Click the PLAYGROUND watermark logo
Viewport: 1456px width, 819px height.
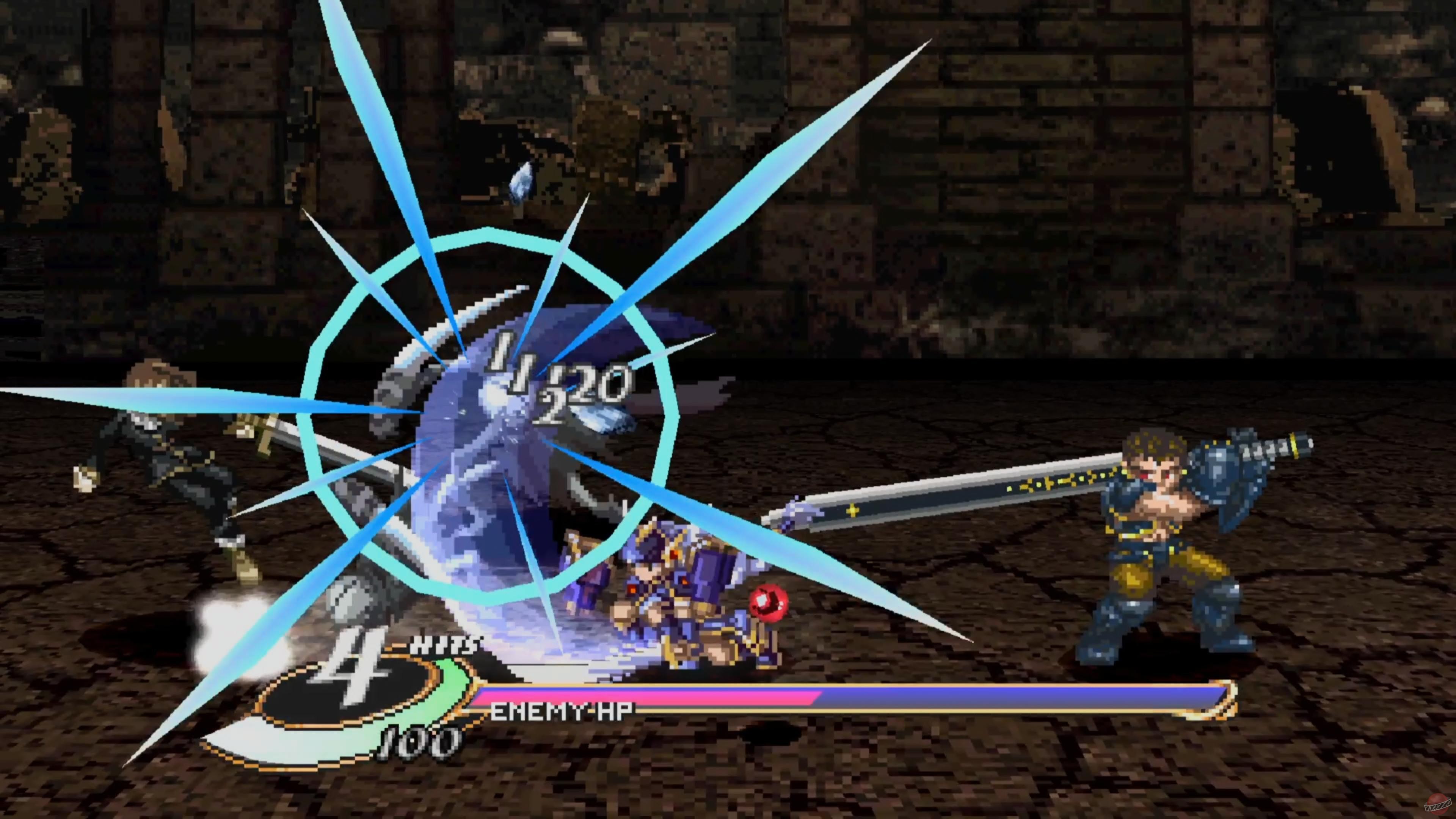[x=1439, y=804]
